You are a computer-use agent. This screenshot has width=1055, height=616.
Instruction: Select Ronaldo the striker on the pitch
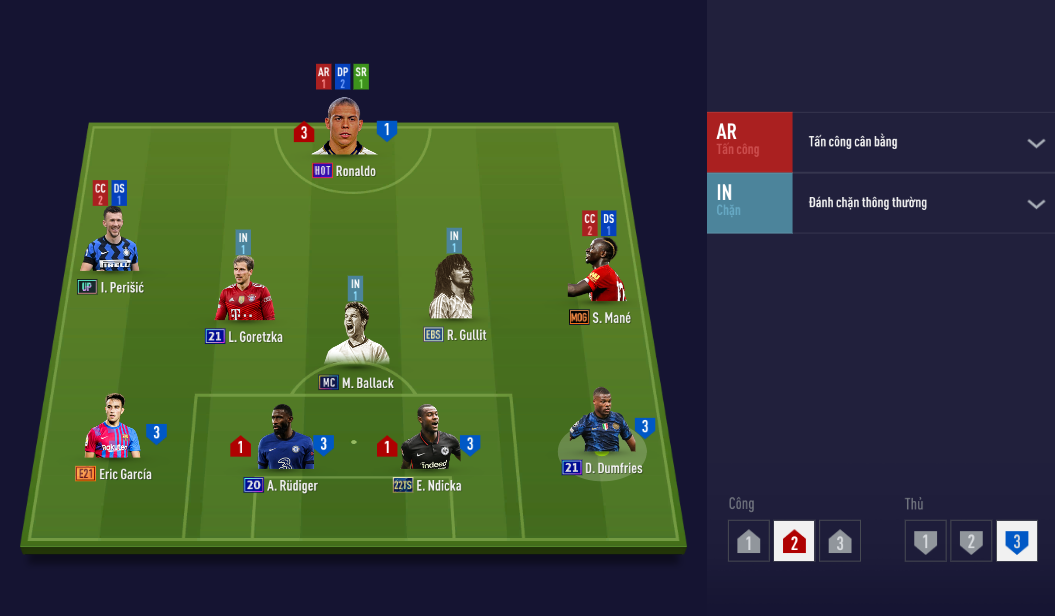click(344, 128)
